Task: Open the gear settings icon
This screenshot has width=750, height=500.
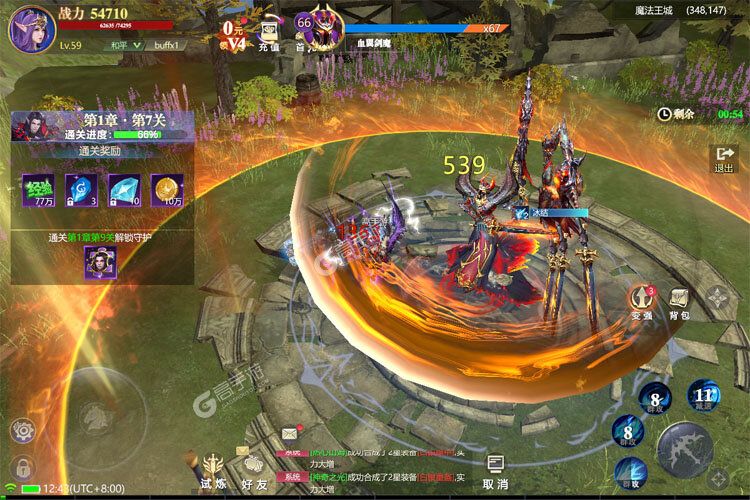Action: (x=21, y=431)
